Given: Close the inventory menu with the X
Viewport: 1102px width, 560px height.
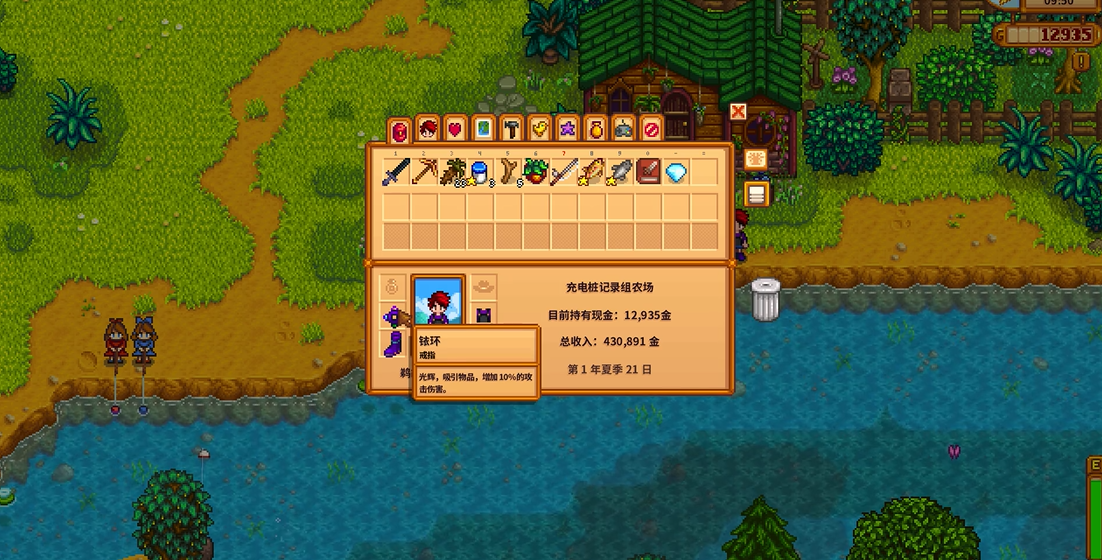Looking at the screenshot, I should (x=738, y=112).
